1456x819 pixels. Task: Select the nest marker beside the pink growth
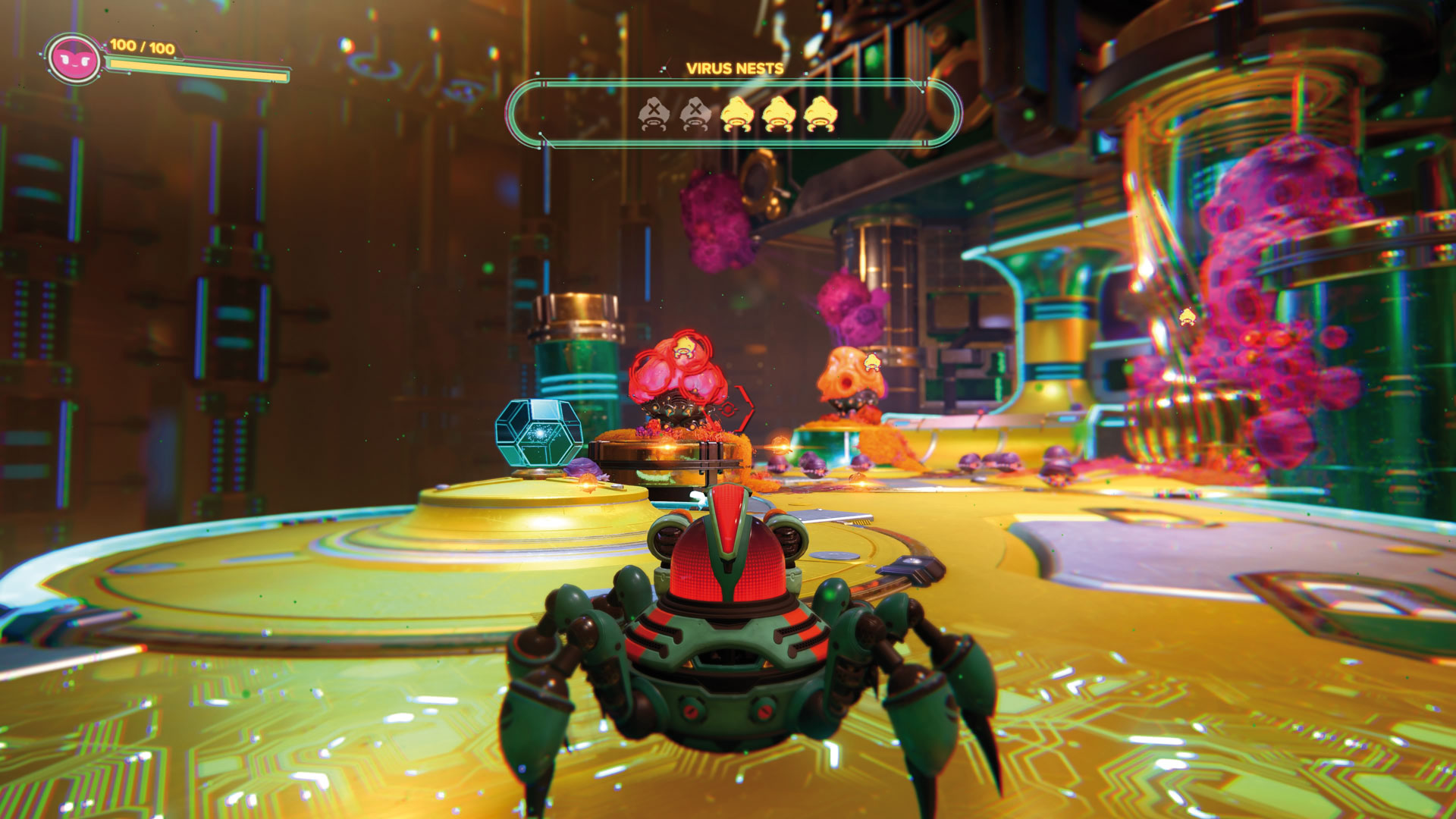[1188, 316]
